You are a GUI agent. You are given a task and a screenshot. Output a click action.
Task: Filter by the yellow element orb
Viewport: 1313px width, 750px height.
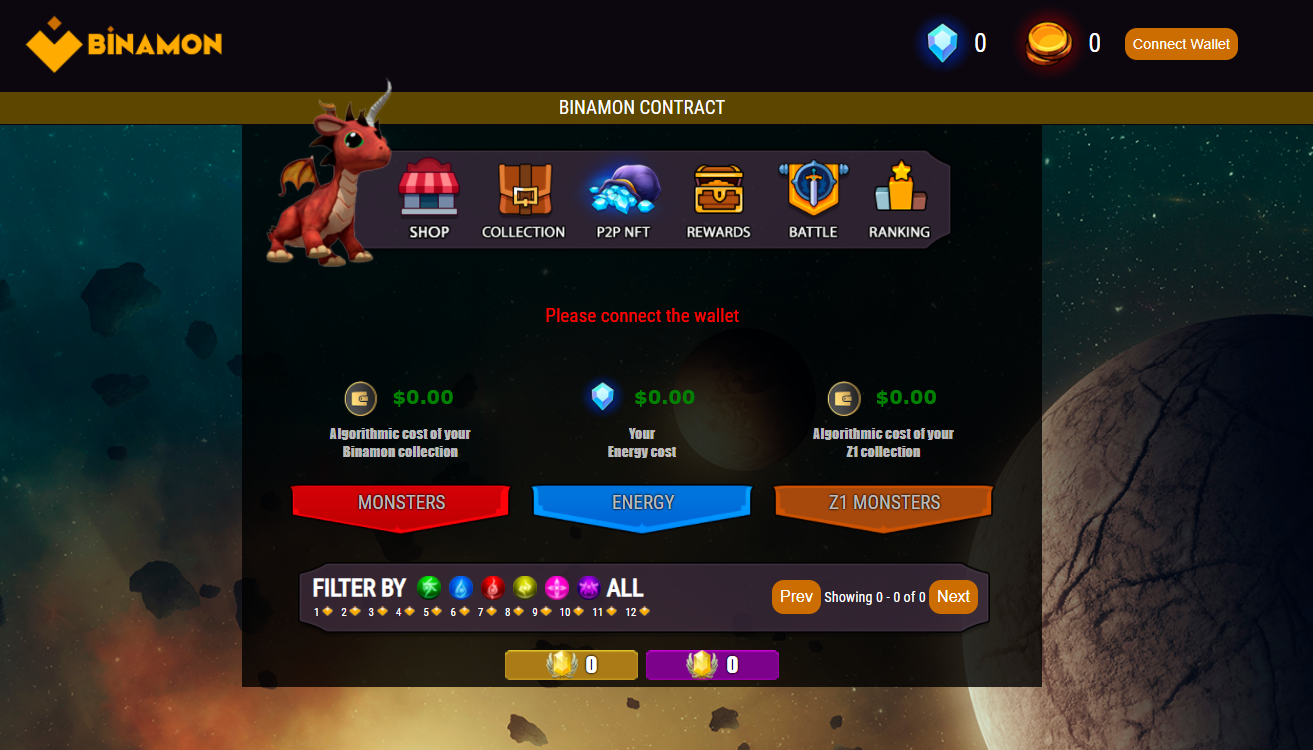pyautogui.click(x=525, y=588)
